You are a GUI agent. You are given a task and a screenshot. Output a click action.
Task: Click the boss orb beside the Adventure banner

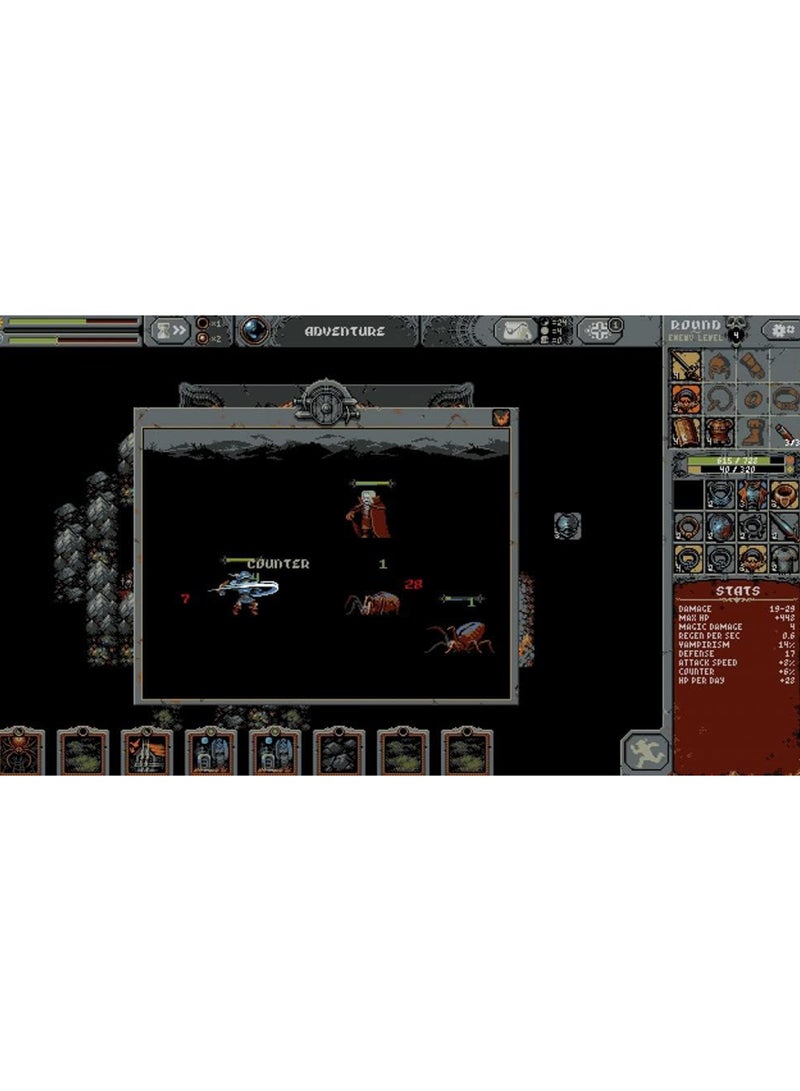coord(253,330)
